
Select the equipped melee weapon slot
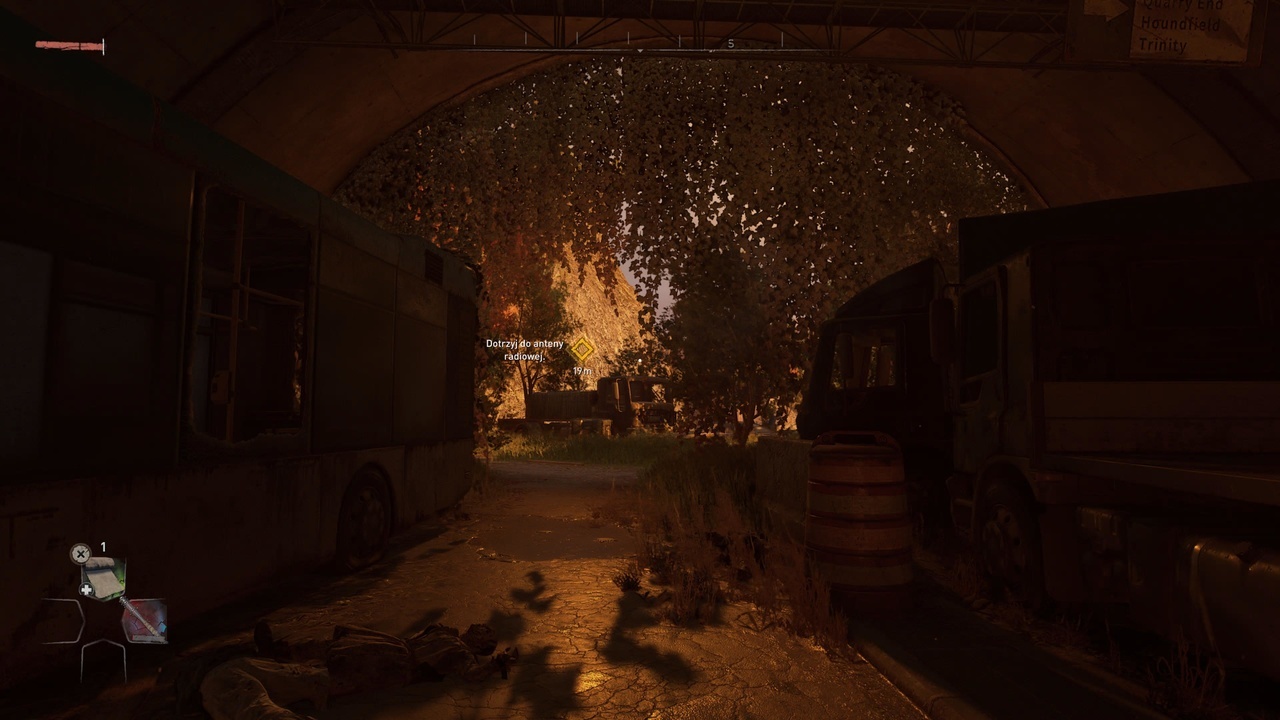click(x=144, y=620)
